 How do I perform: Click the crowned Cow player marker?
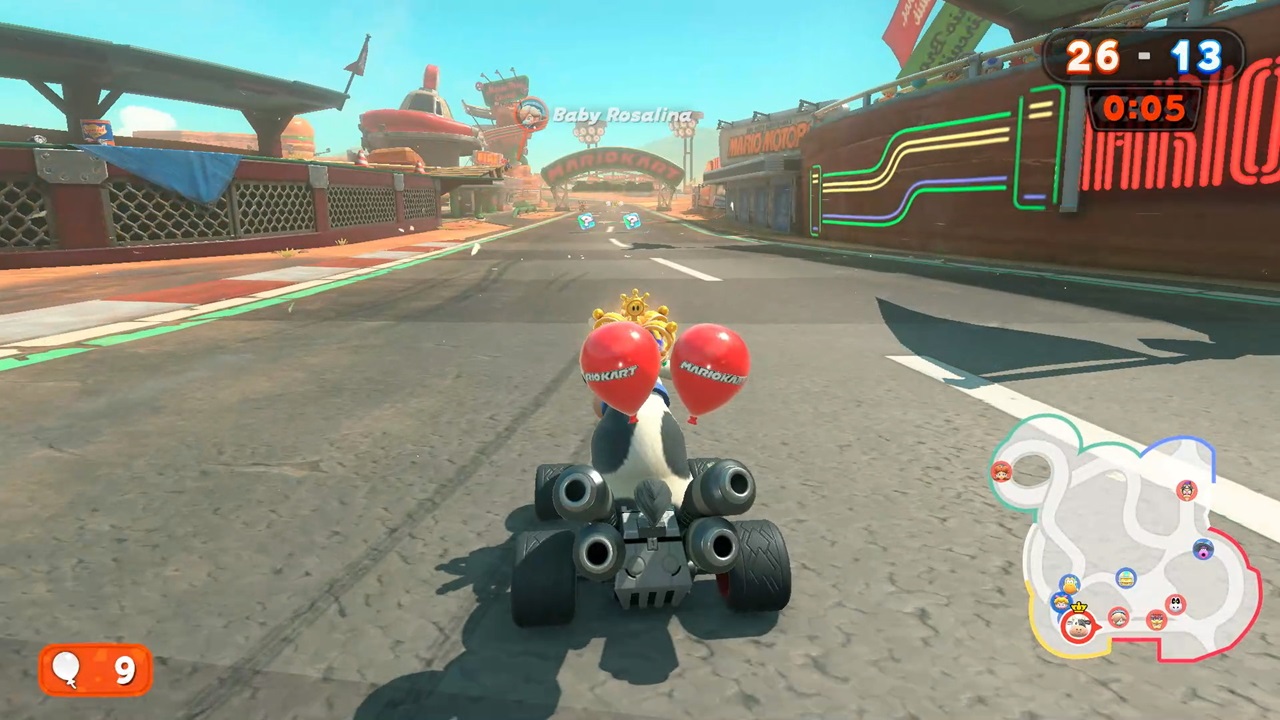(x=1078, y=626)
